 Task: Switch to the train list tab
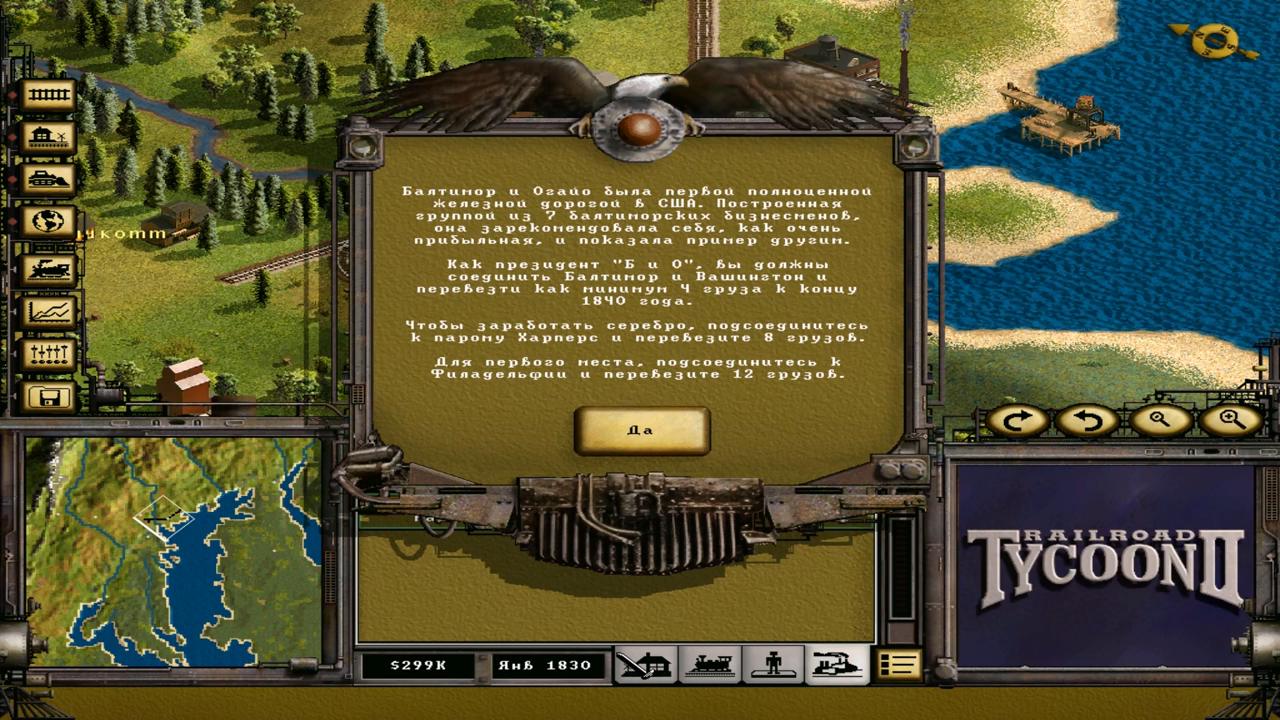709,665
